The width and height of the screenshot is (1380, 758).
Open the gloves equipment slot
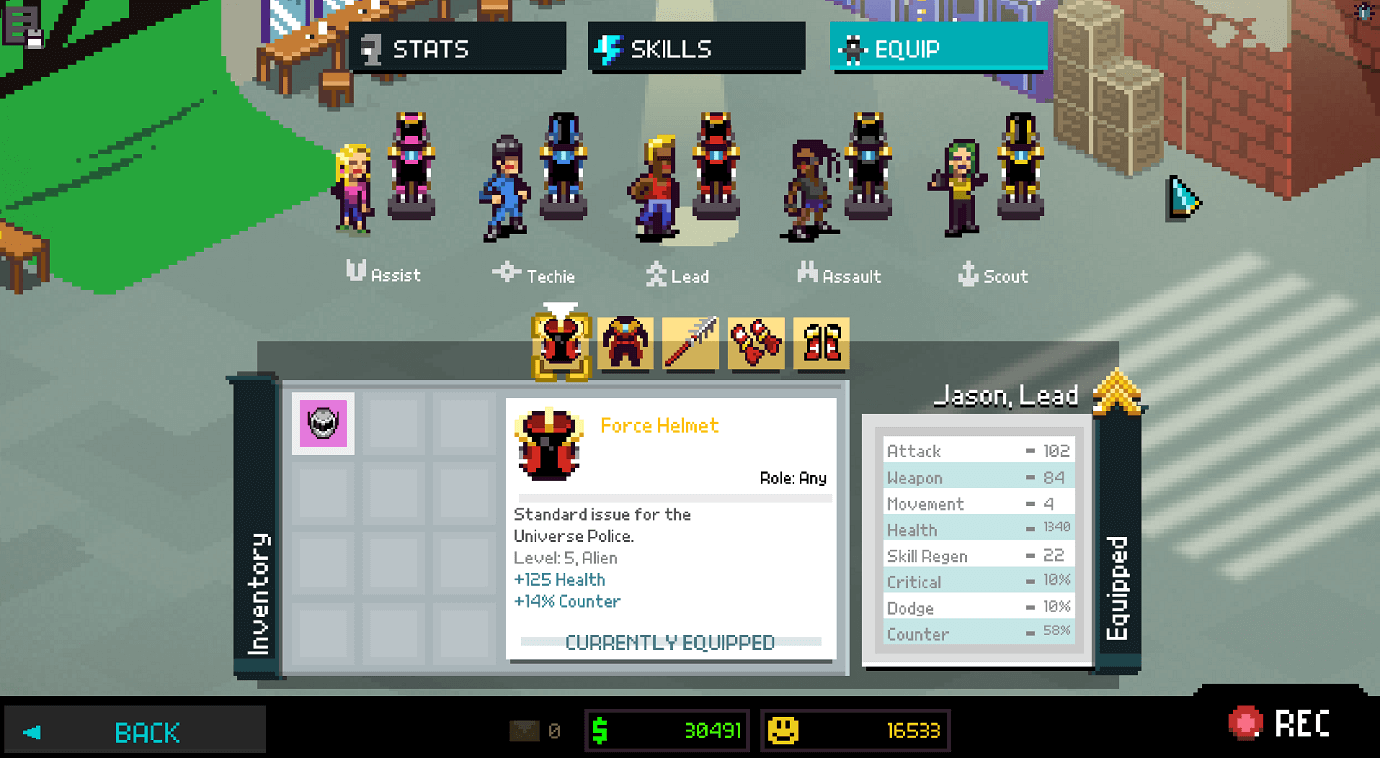755,342
